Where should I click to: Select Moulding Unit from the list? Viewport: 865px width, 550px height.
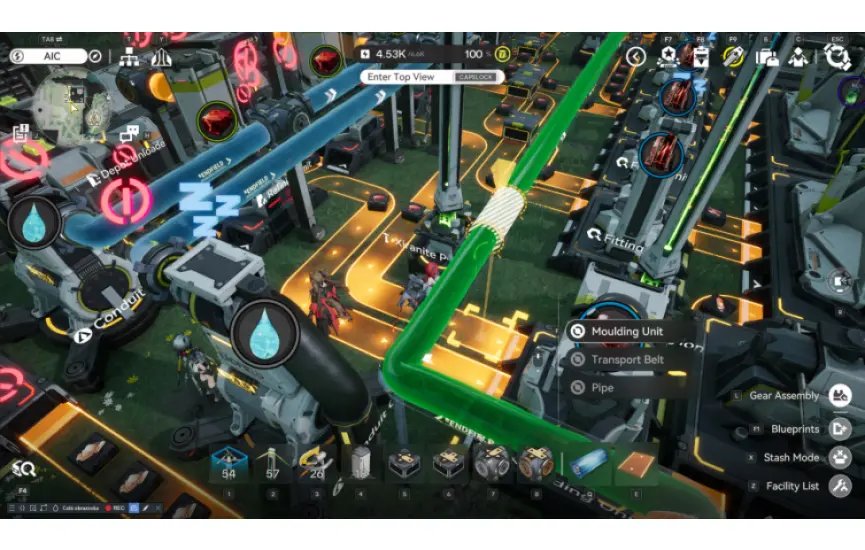(627, 332)
